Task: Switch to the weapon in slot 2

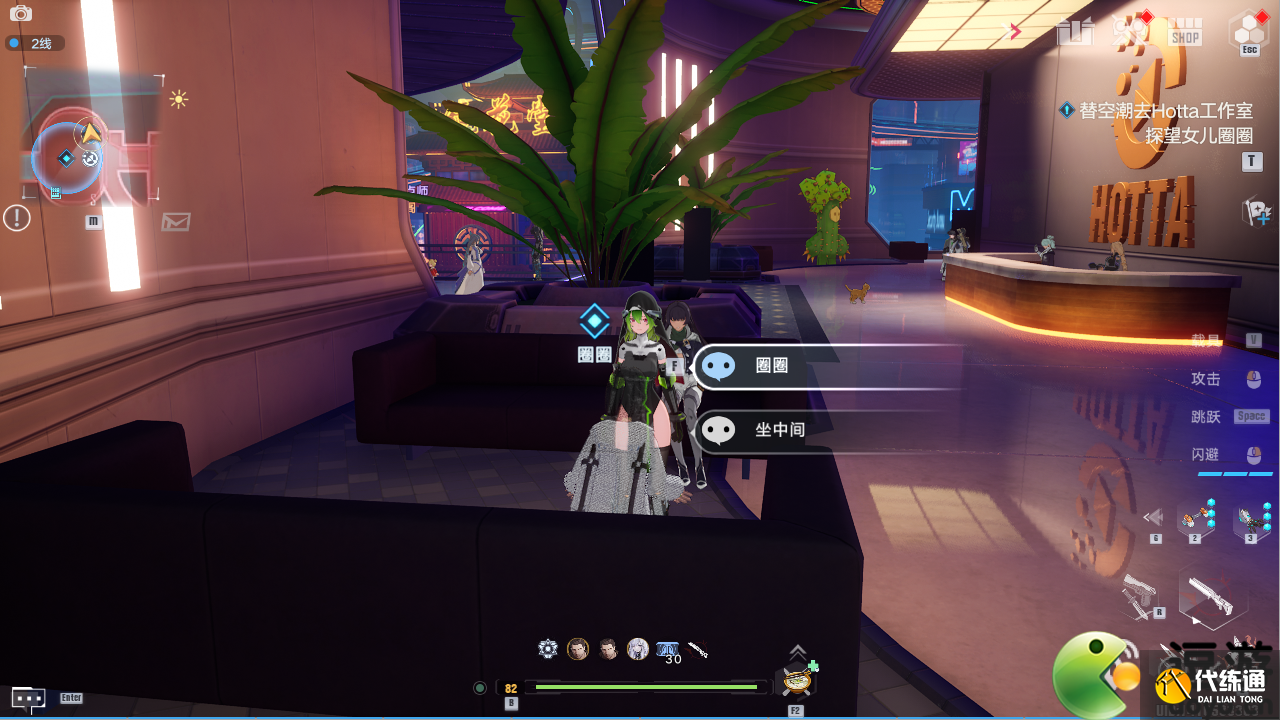Action: (1195, 519)
